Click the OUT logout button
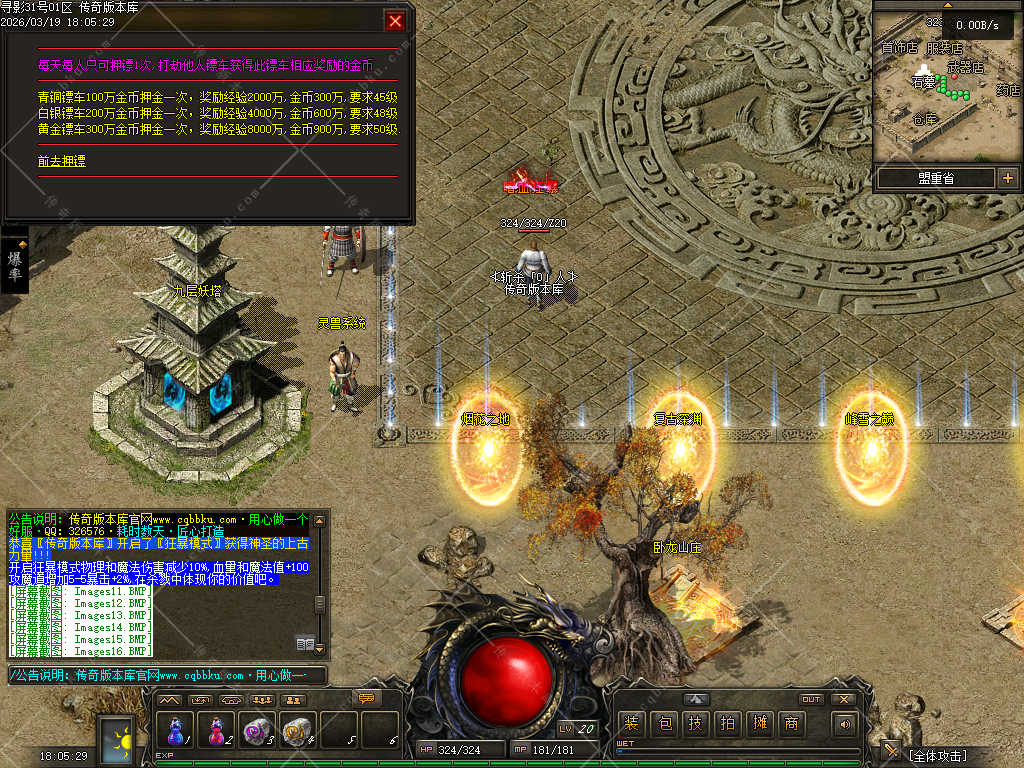Viewport: 1024px width, 768px height. click(x=811, y=699)
